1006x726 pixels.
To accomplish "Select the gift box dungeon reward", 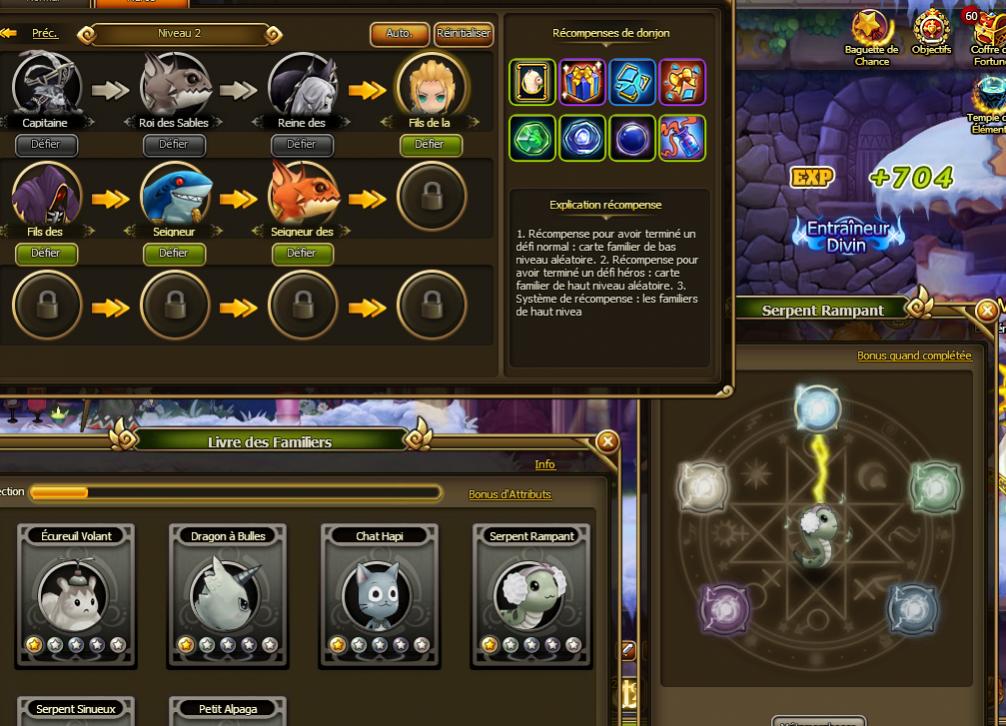I will [x=582, y=82].
